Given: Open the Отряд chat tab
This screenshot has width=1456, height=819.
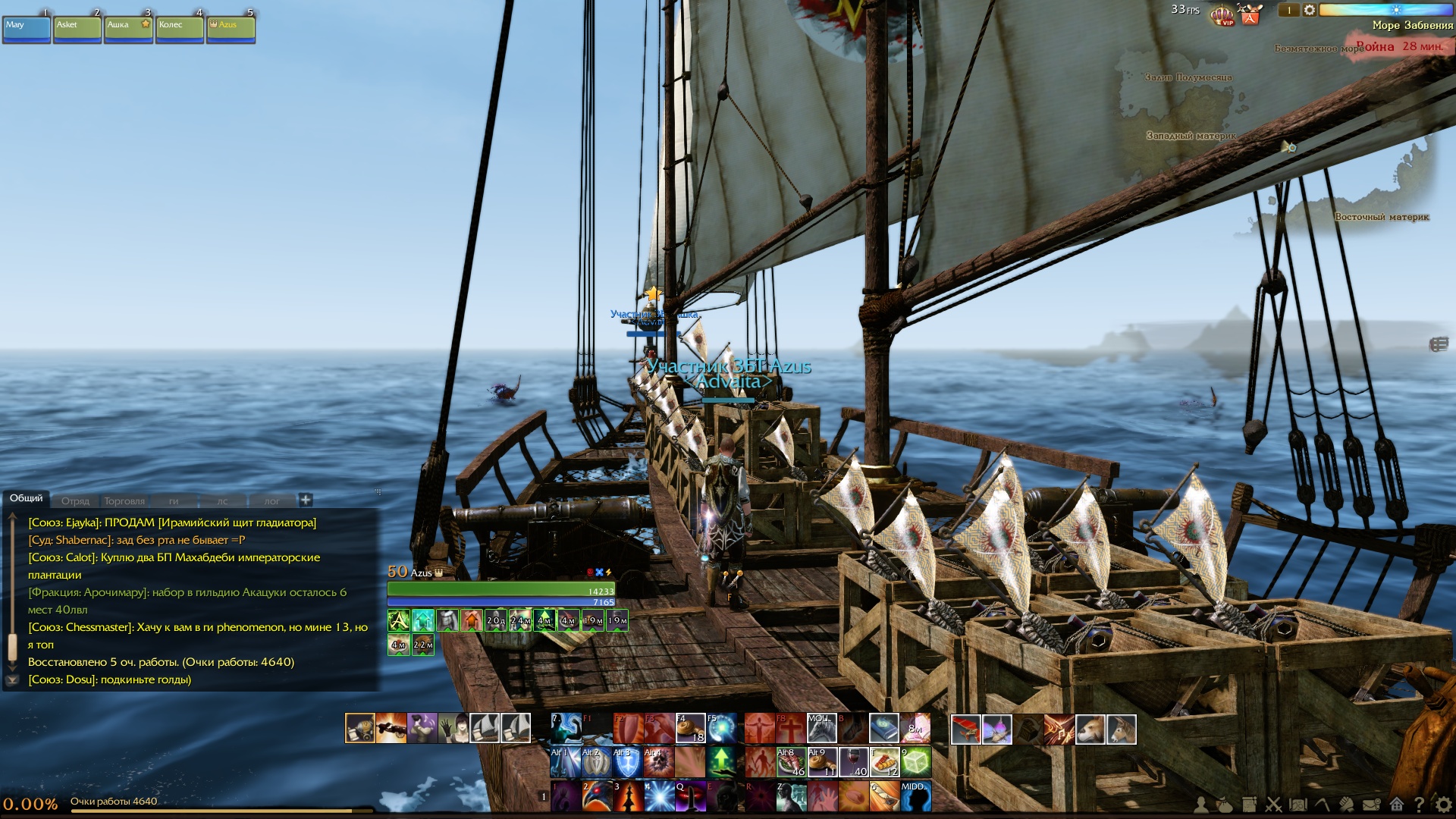Looking at the screenshot, I should click(x=75, y=501).
